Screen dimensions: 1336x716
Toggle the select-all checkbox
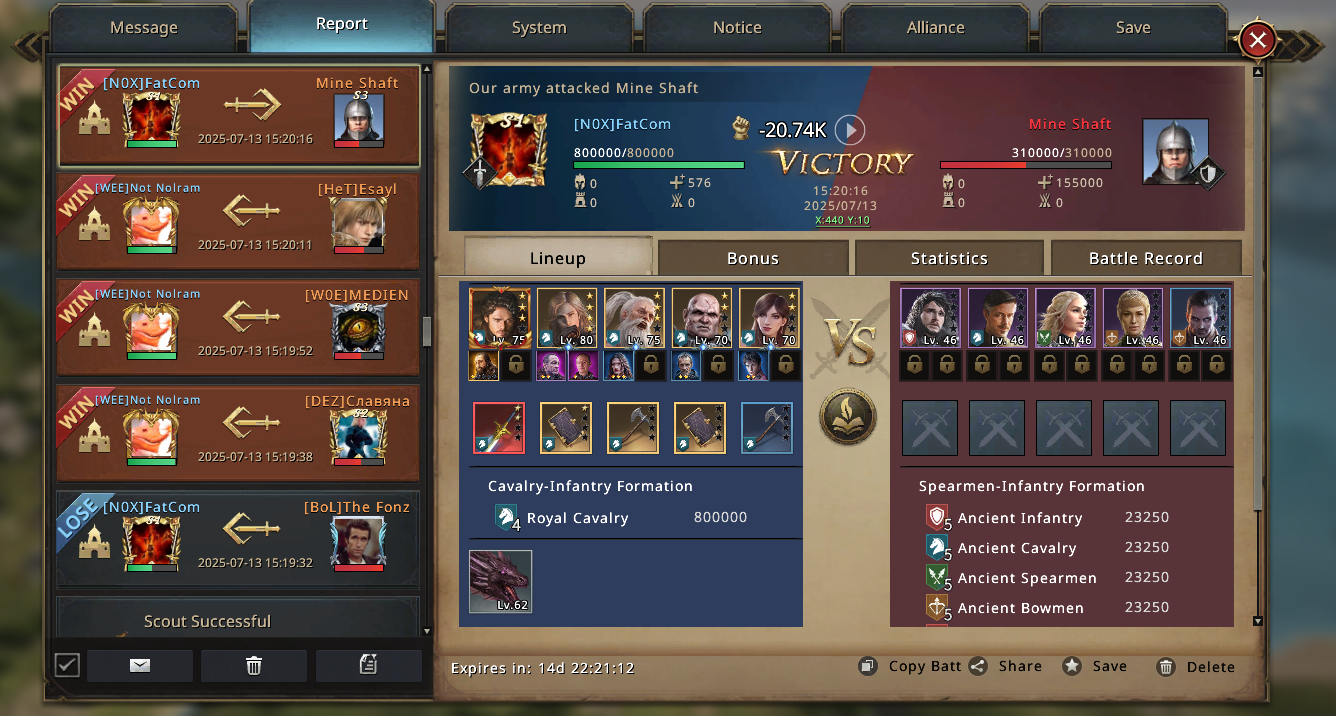tap(67, 665)
